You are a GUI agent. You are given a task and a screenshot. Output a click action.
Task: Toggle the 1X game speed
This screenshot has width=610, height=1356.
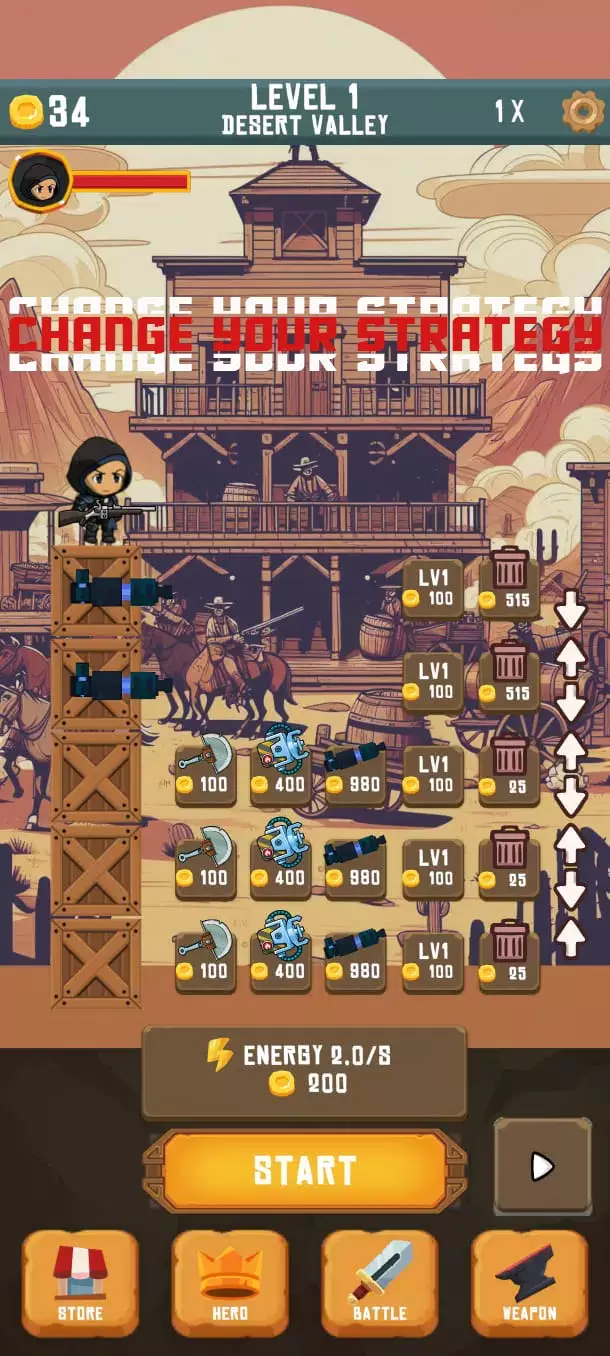pos(509,112)
